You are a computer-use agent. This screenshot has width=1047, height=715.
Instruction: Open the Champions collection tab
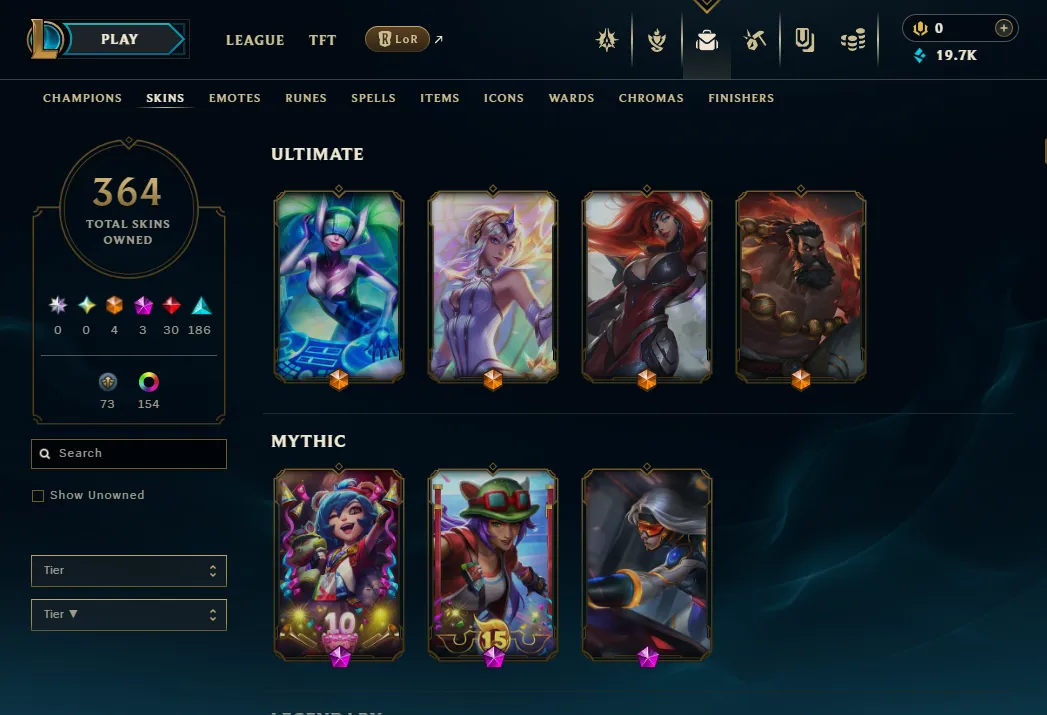coord(82,98)
